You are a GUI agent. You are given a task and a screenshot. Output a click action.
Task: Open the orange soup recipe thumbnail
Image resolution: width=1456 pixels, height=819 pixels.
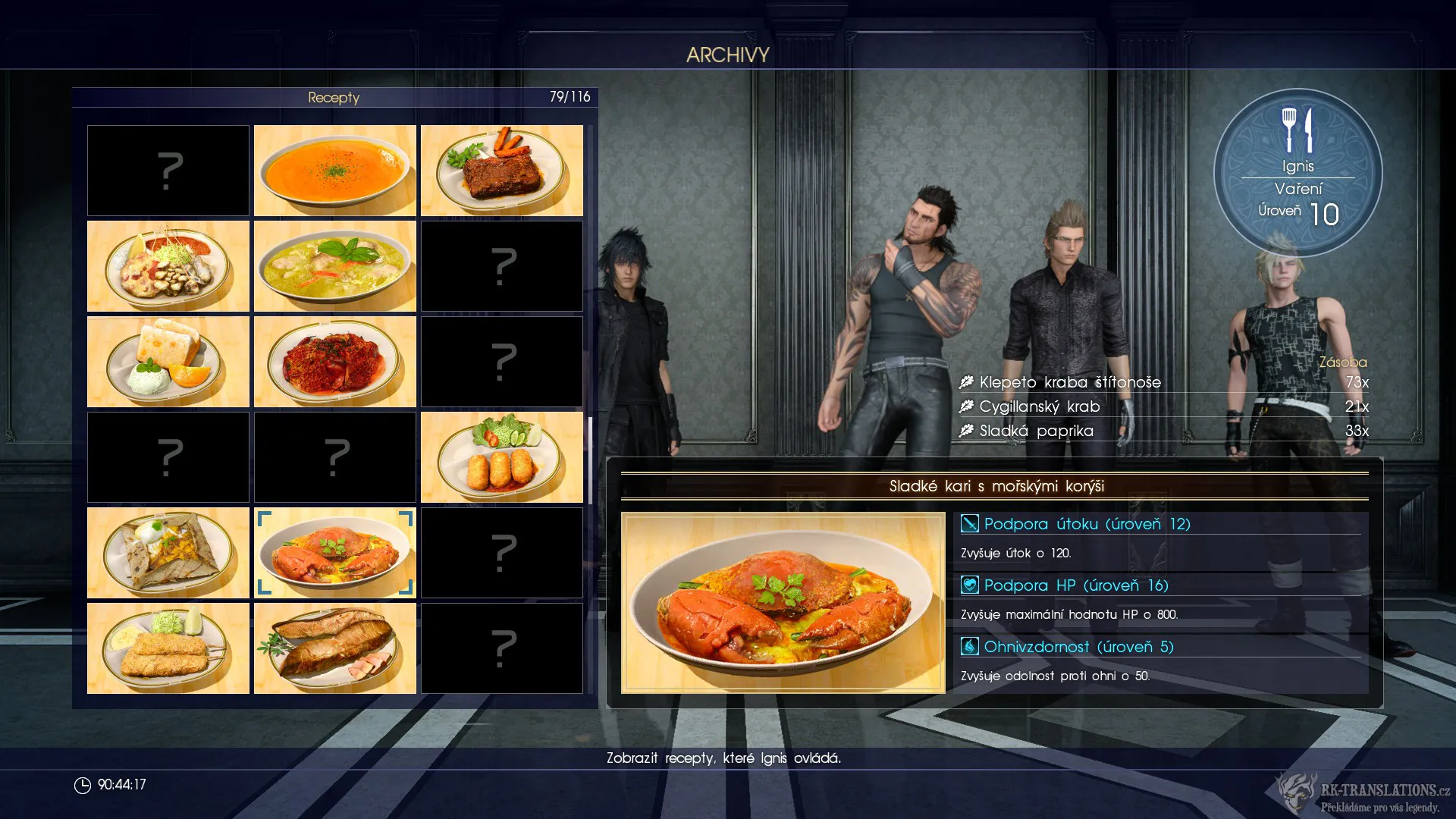334,171
